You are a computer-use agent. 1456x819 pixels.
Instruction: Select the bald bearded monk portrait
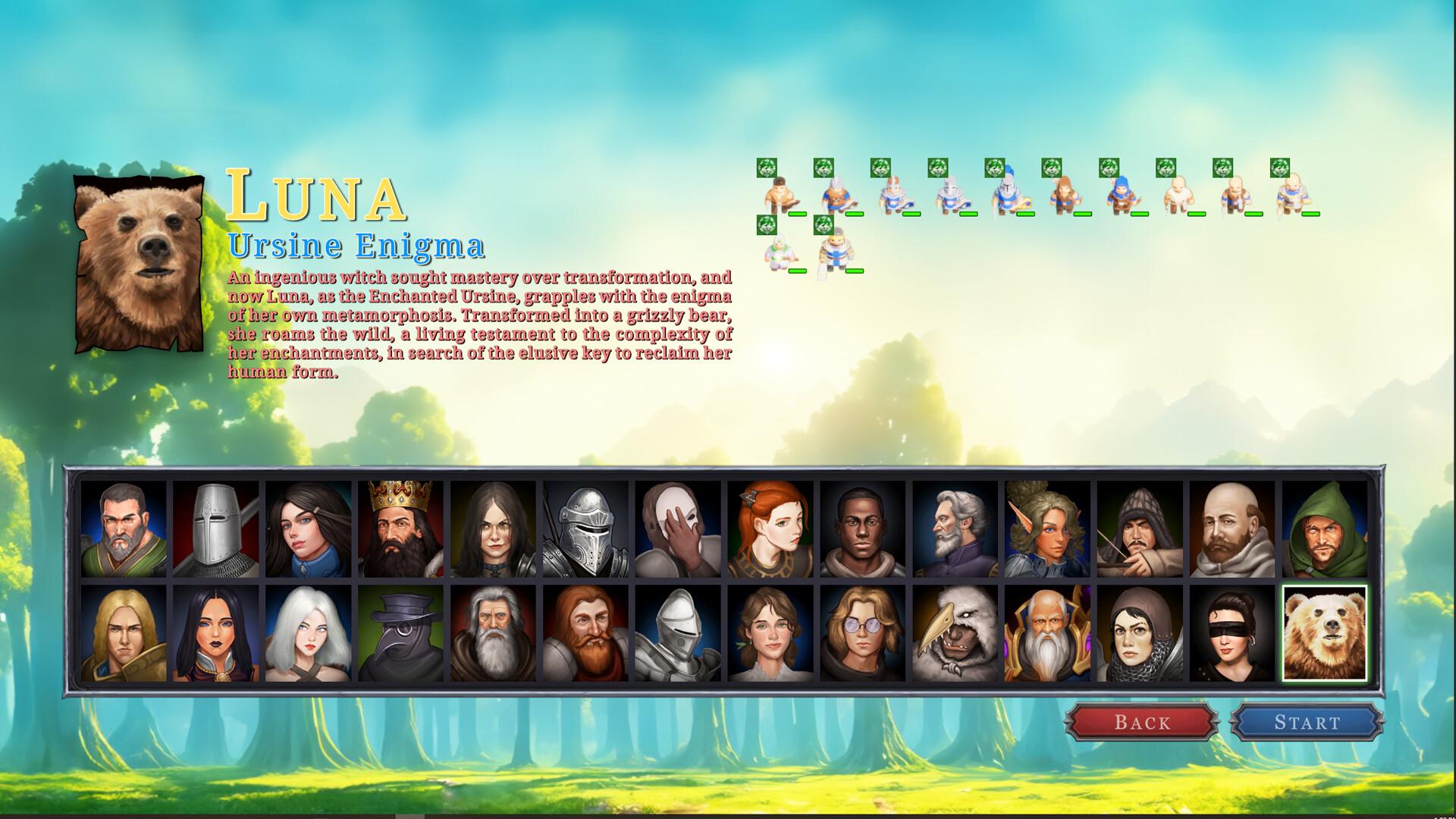click(x=1232, y=529)
